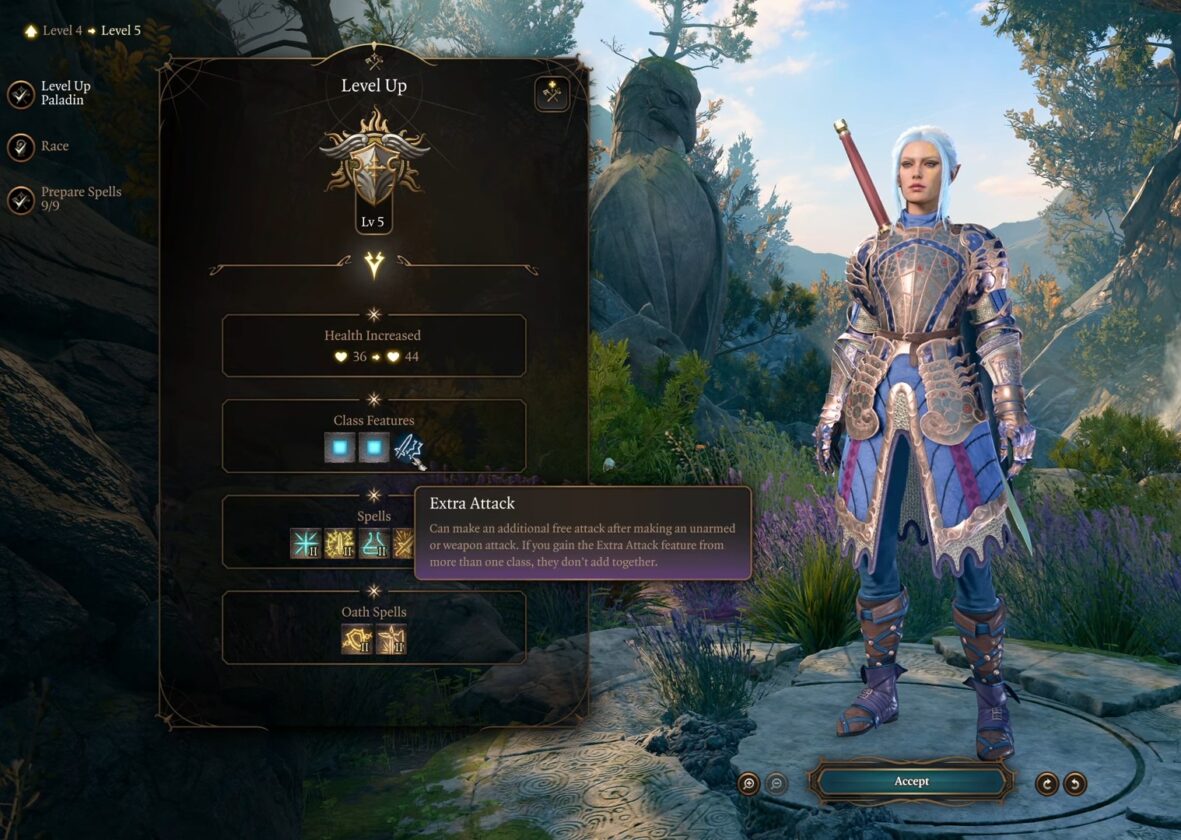Click the multiclass button in panel corner
Screen dimensions: 1181x840
[x=551, y=94]
